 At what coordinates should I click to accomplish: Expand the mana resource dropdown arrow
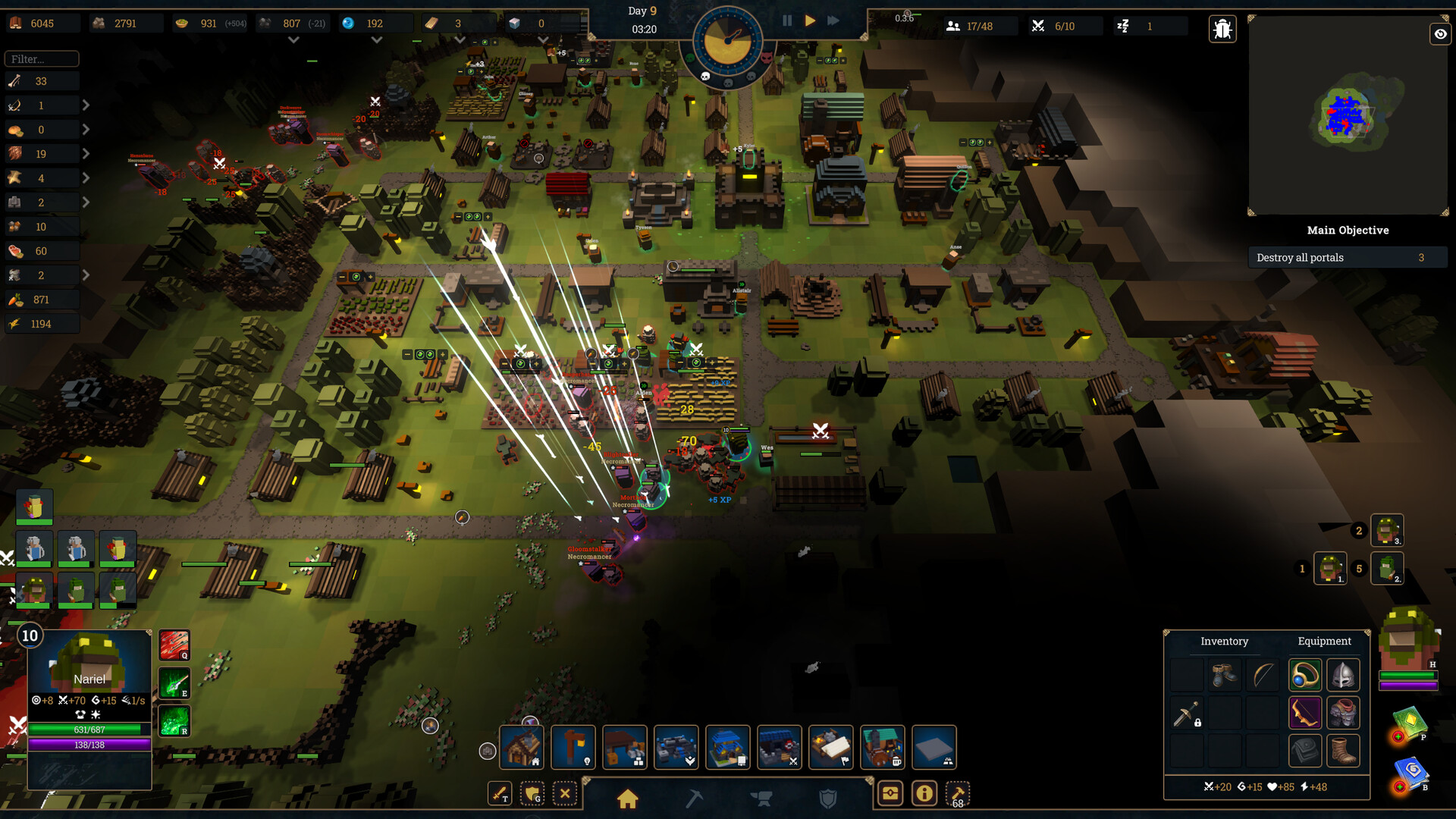pyautogui.click(x=376, y=39)
